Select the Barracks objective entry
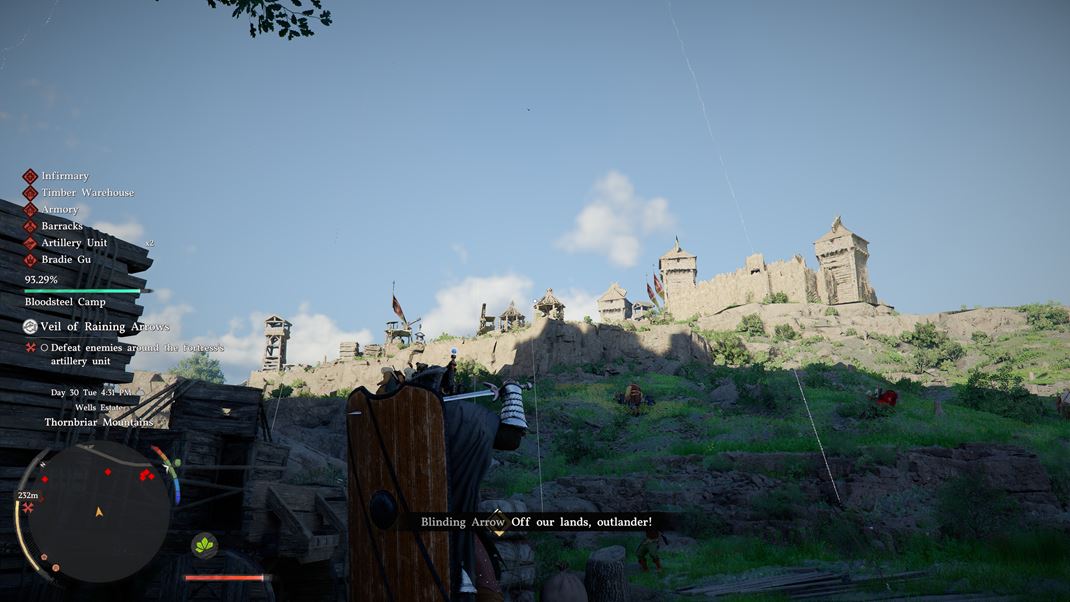This screenshot has width=1070, height=602. point(62,227)
